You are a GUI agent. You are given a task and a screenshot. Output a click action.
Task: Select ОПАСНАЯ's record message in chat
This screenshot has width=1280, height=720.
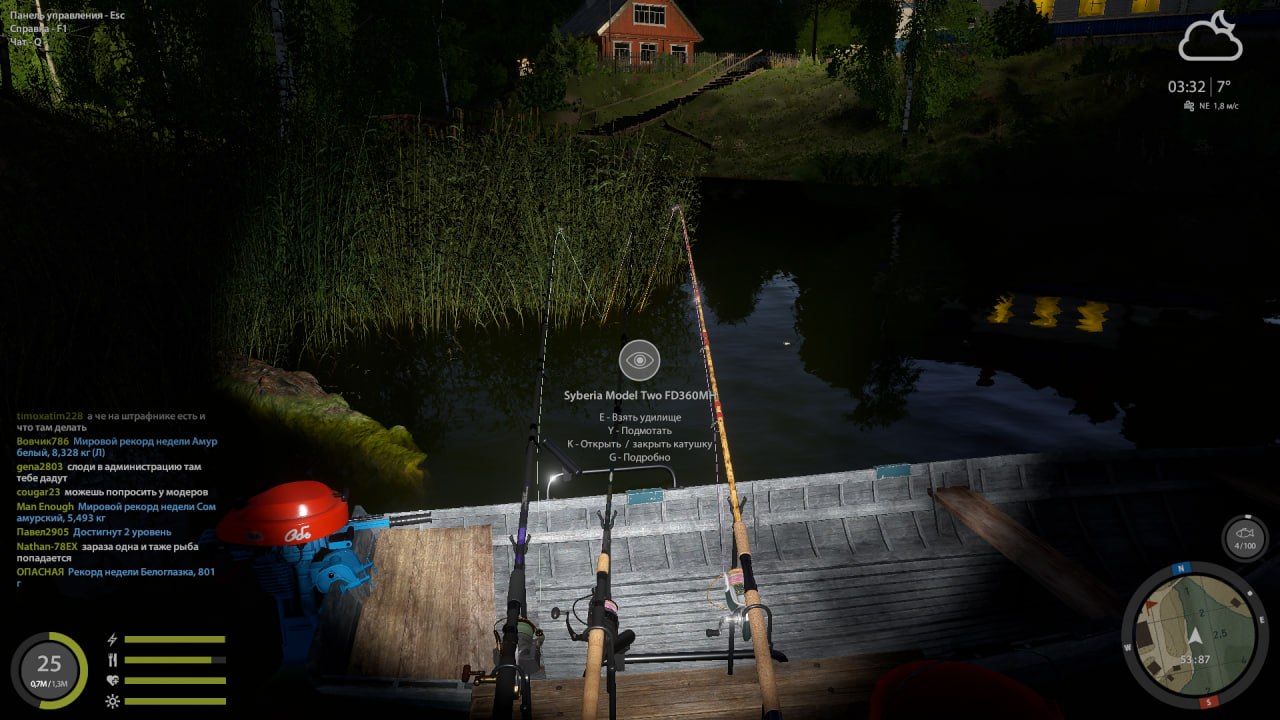(x=140, y=572)
